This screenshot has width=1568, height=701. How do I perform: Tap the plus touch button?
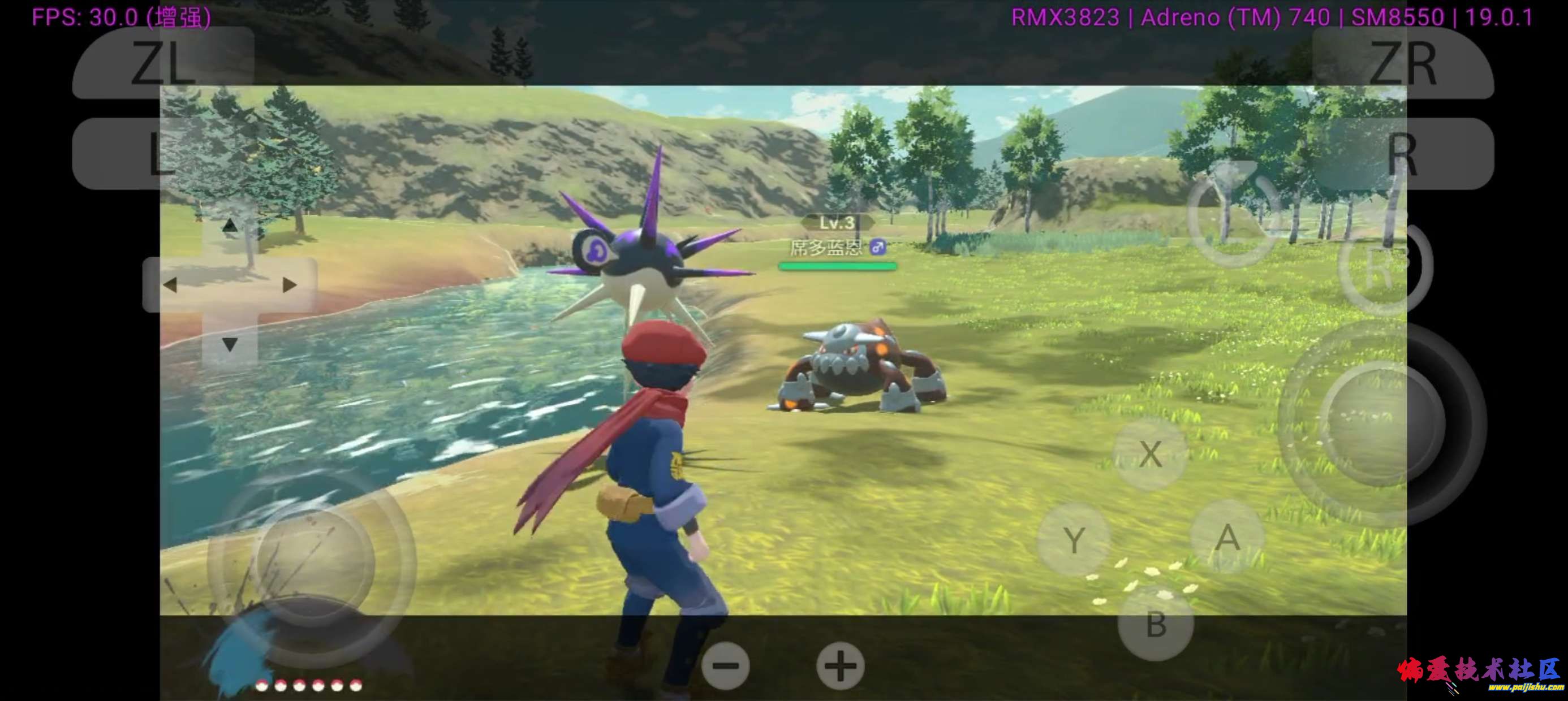840,666
